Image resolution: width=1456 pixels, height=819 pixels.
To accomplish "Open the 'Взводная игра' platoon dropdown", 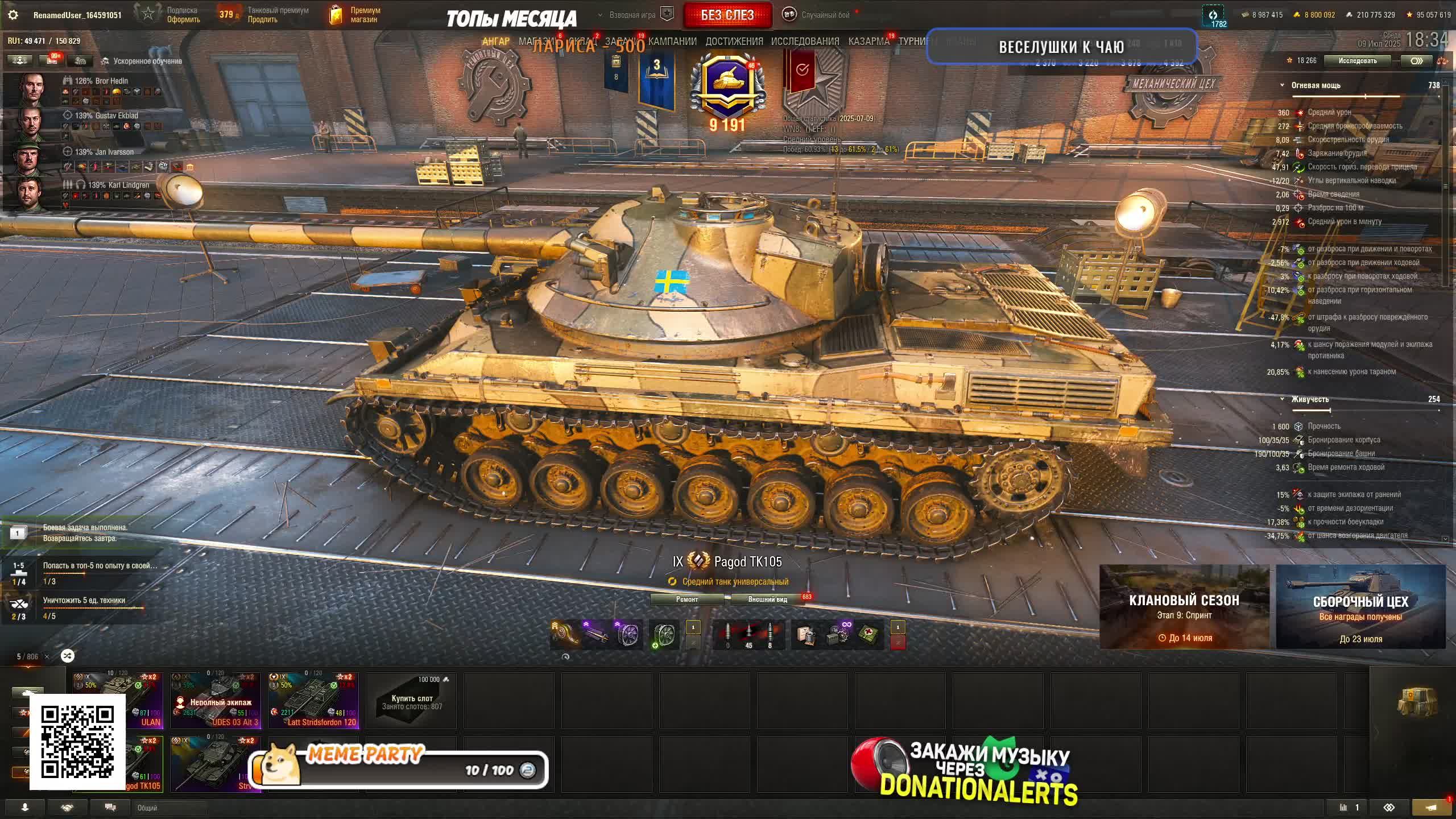I will point(632,15).
